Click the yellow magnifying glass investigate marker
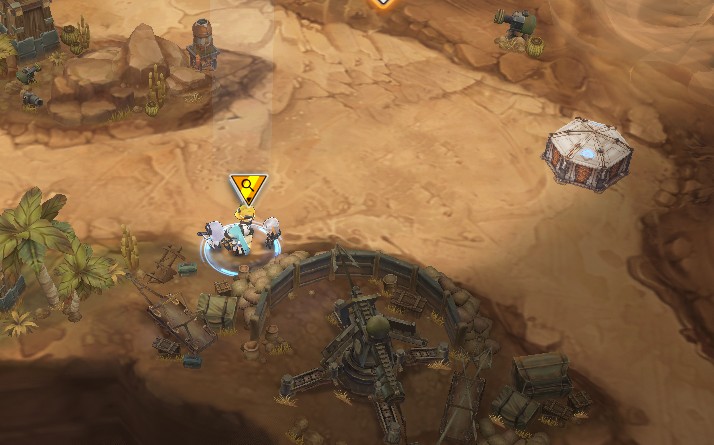714x445 pixels. pyautogui.click(x=247, y=186)
